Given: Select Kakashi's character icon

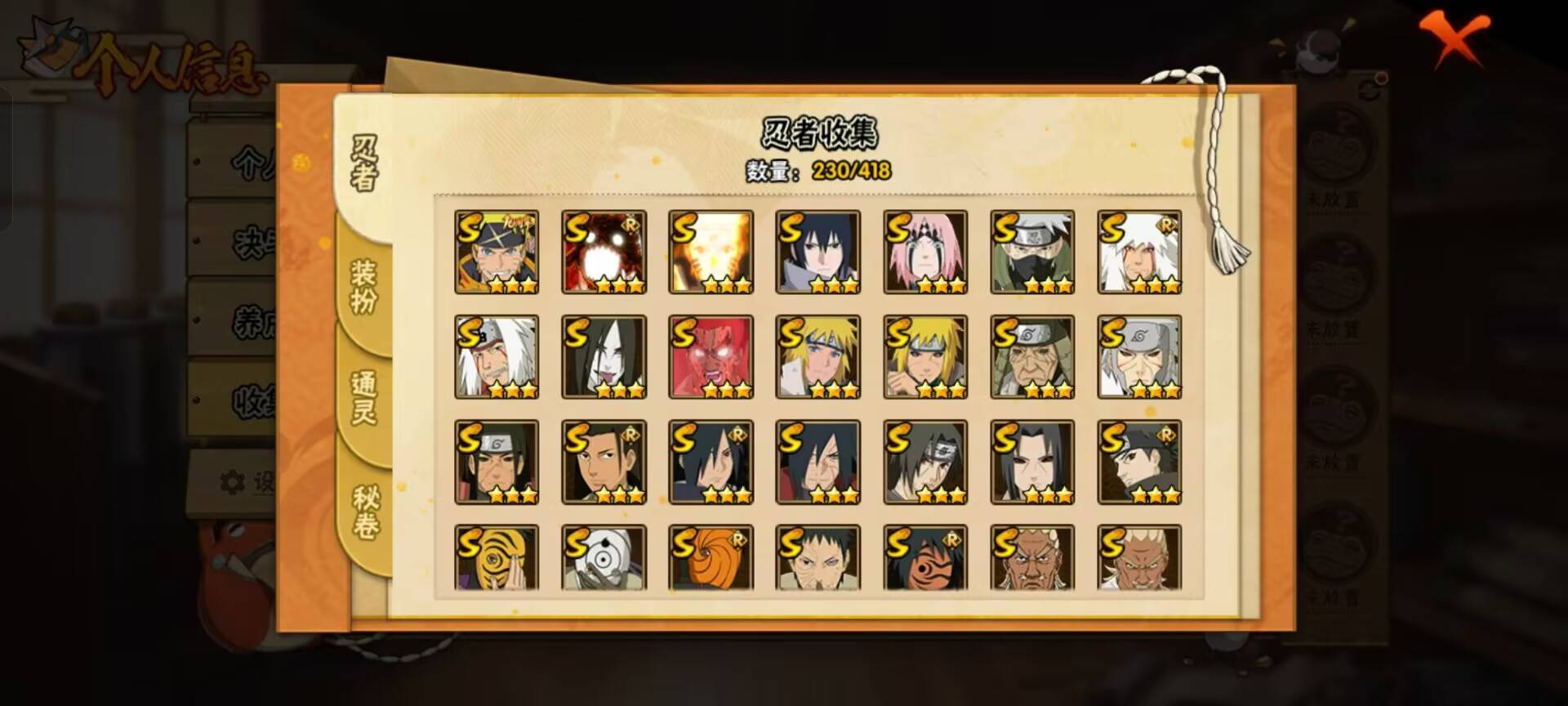Looking at the screenshot, I should coord(1031,251).
